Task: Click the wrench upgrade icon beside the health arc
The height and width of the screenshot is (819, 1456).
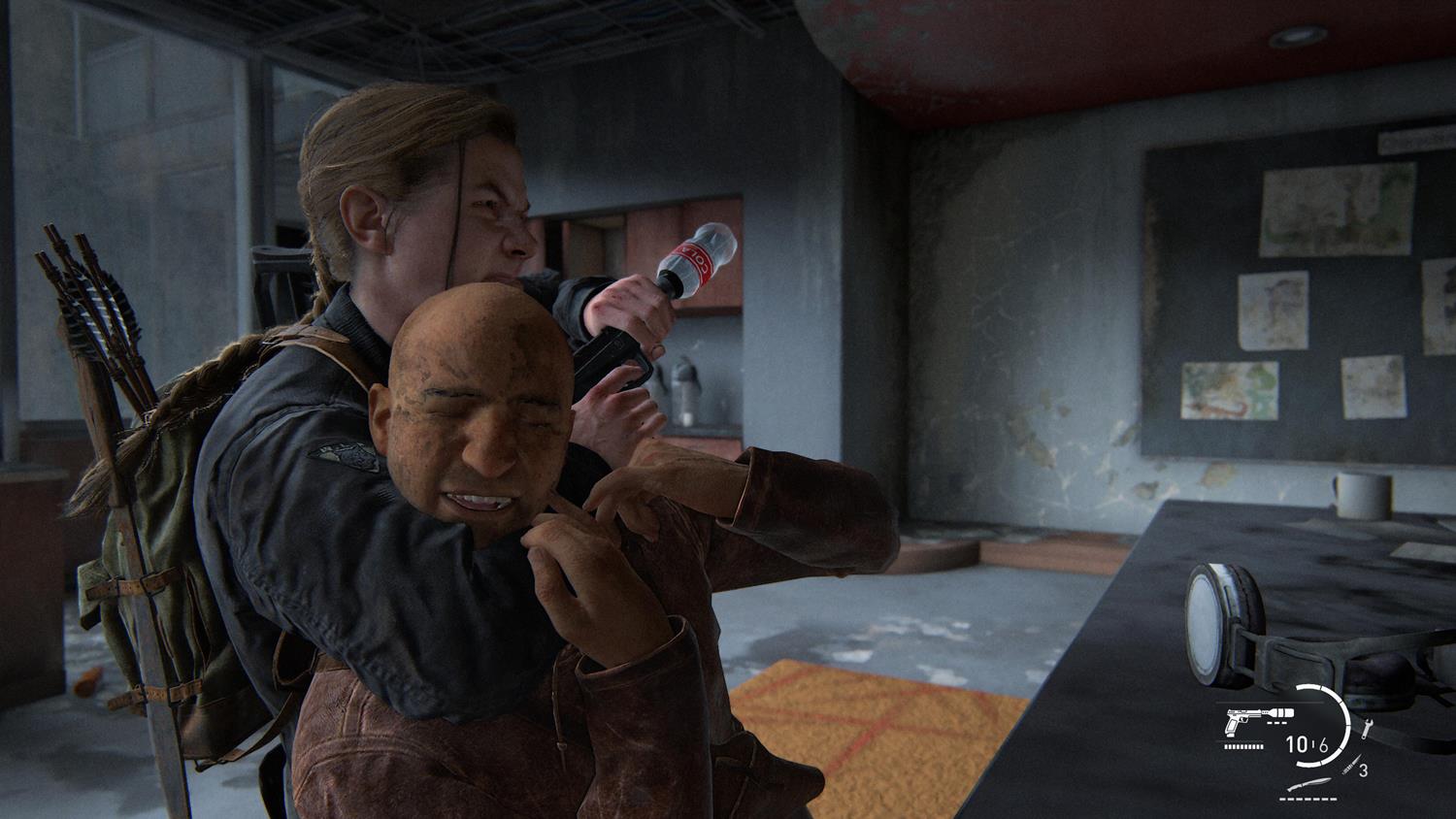Action: [1367, 728]
